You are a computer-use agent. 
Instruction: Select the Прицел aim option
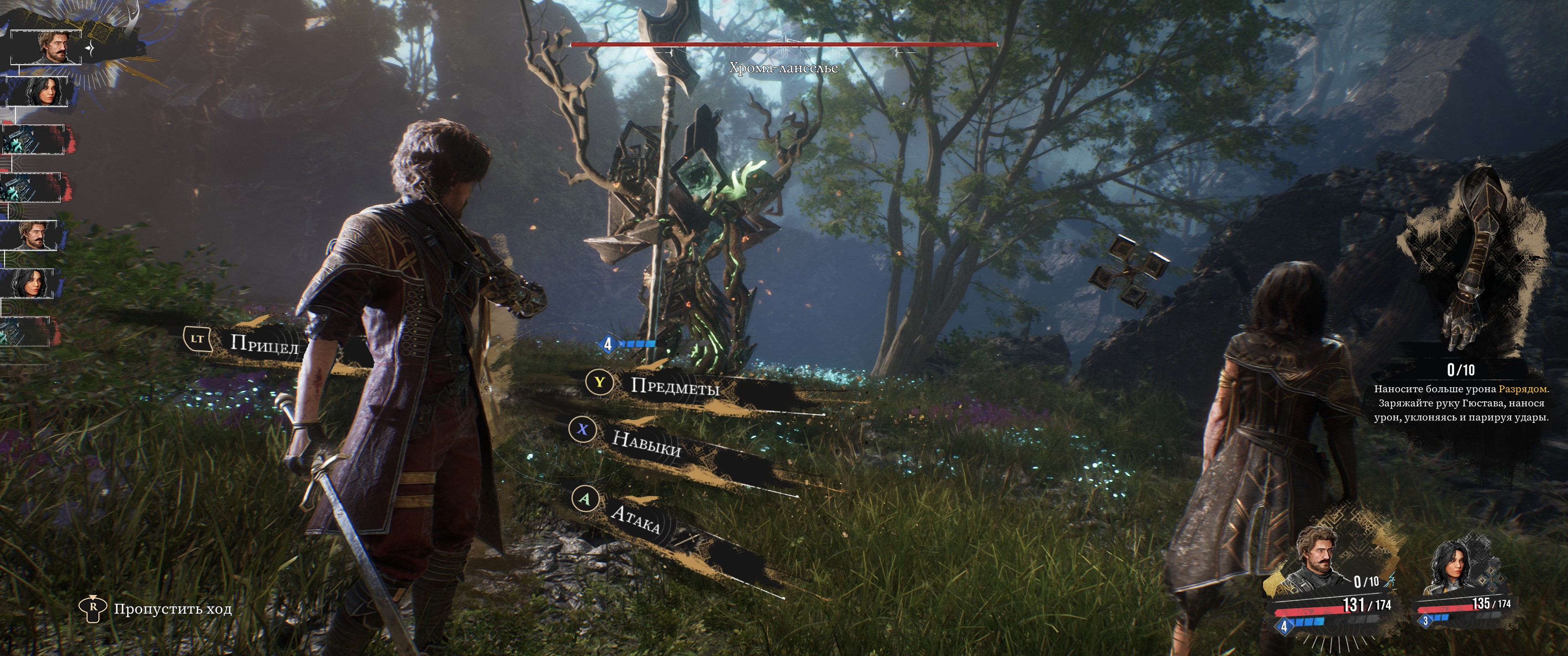tap(263, 344)
